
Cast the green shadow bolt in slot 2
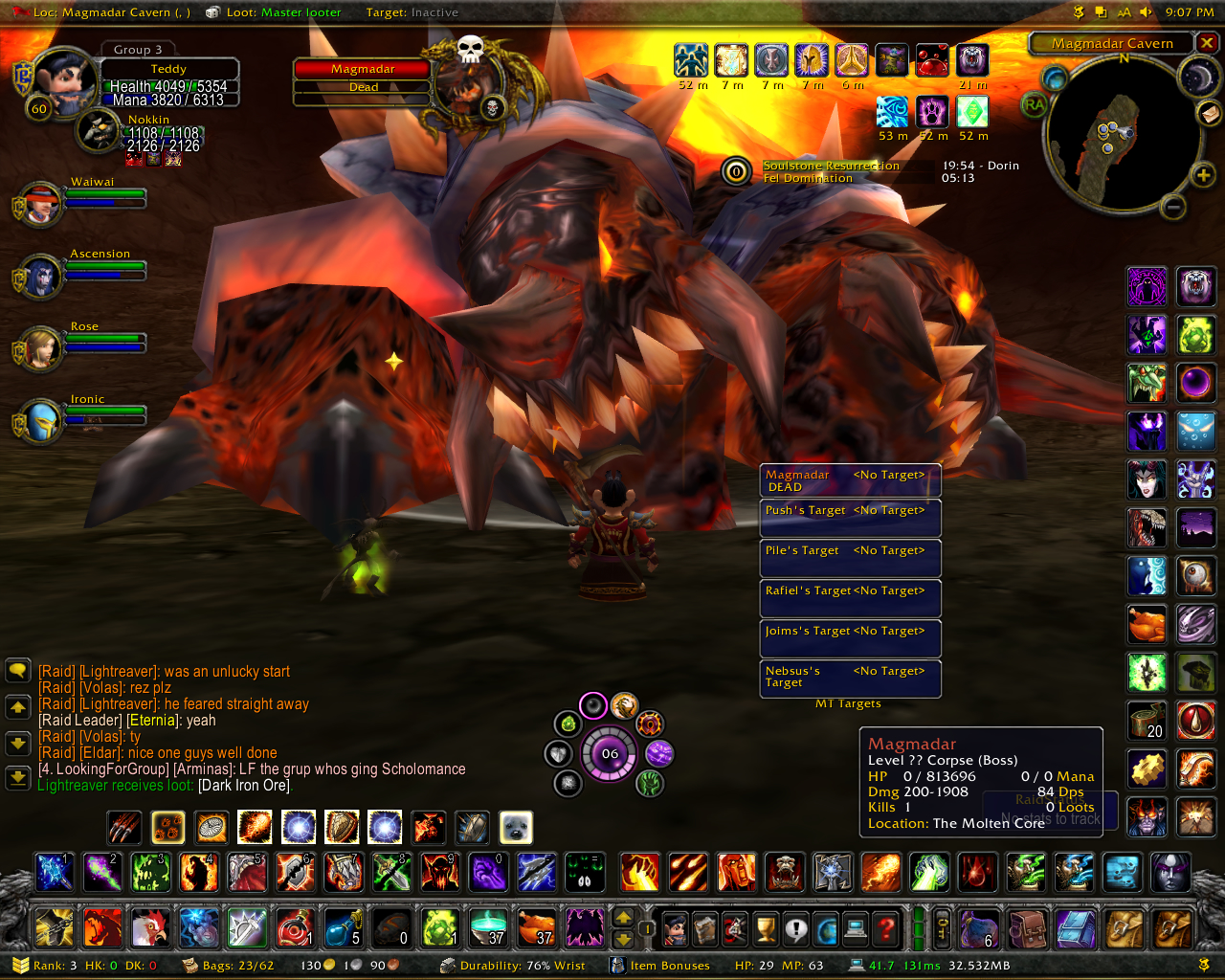tap(102, 872)
